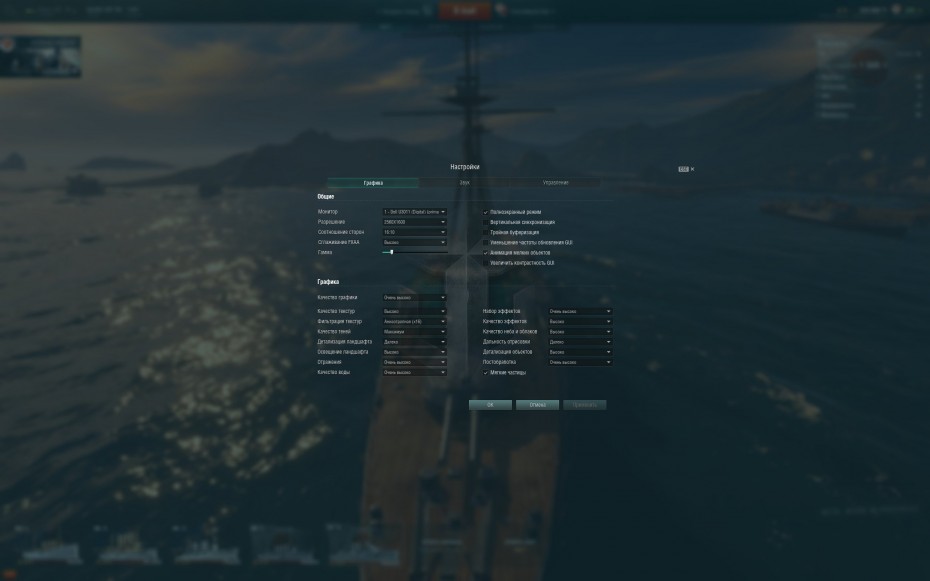Confirm settings with the OK button
Image resolution: width=930 pixels, height=581 pixels.
[x=490, y=405]
